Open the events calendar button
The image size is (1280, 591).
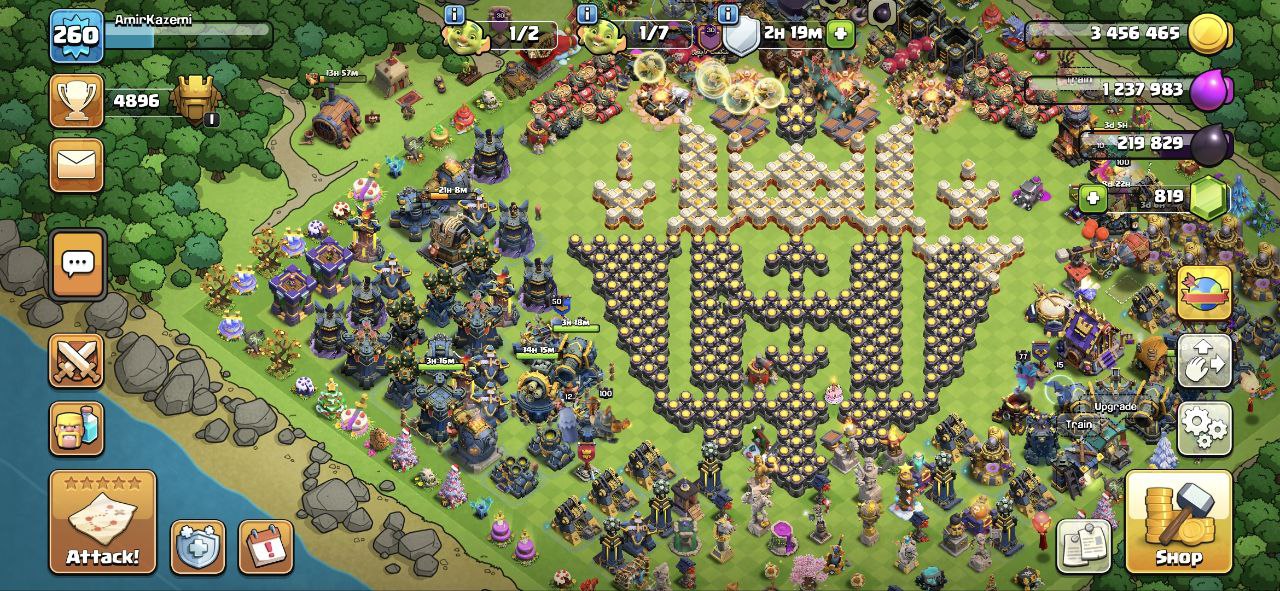point(266,547)
